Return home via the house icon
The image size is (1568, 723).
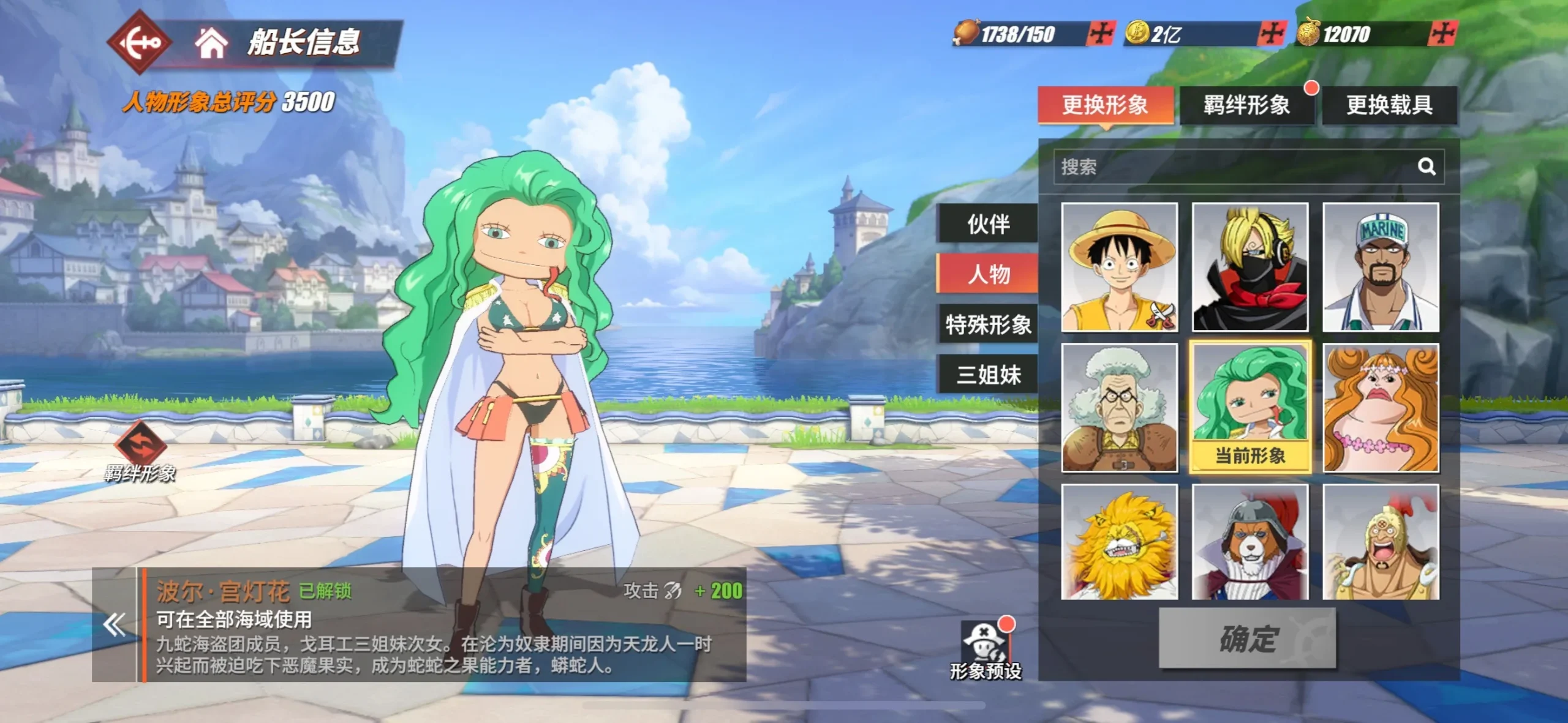point(211,42)
